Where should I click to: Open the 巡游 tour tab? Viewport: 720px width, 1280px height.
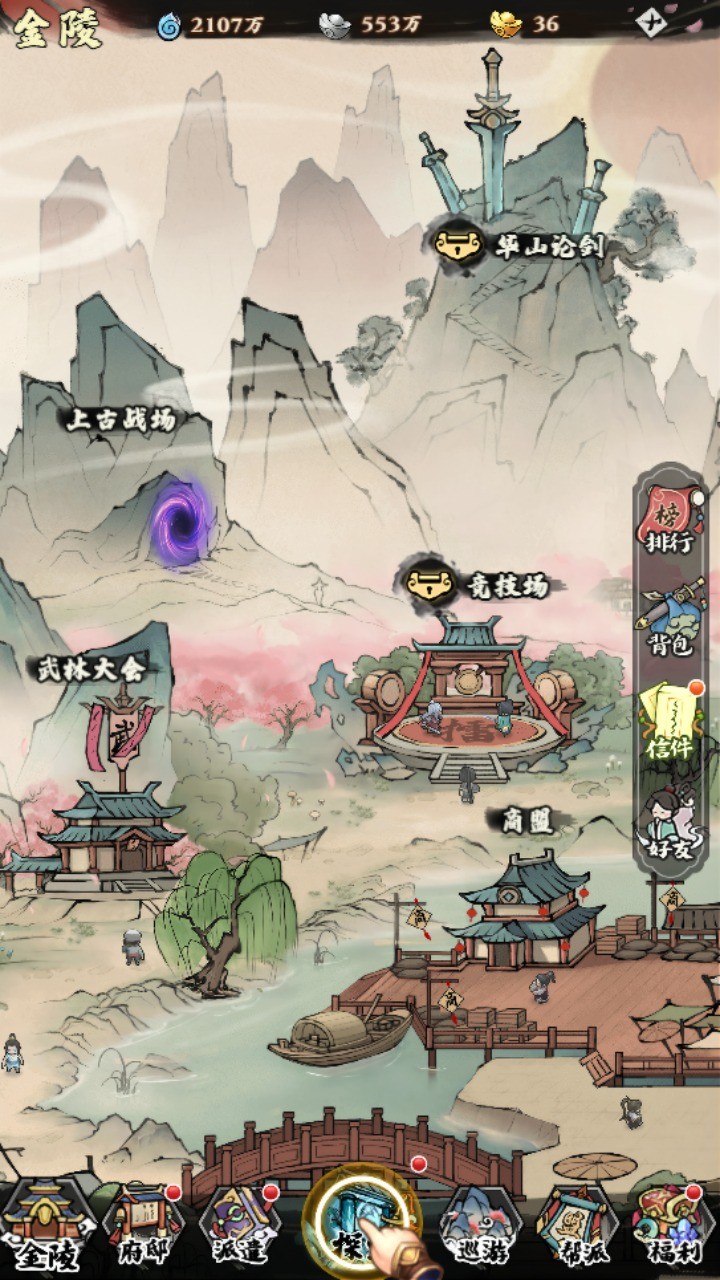point(480,1226)
